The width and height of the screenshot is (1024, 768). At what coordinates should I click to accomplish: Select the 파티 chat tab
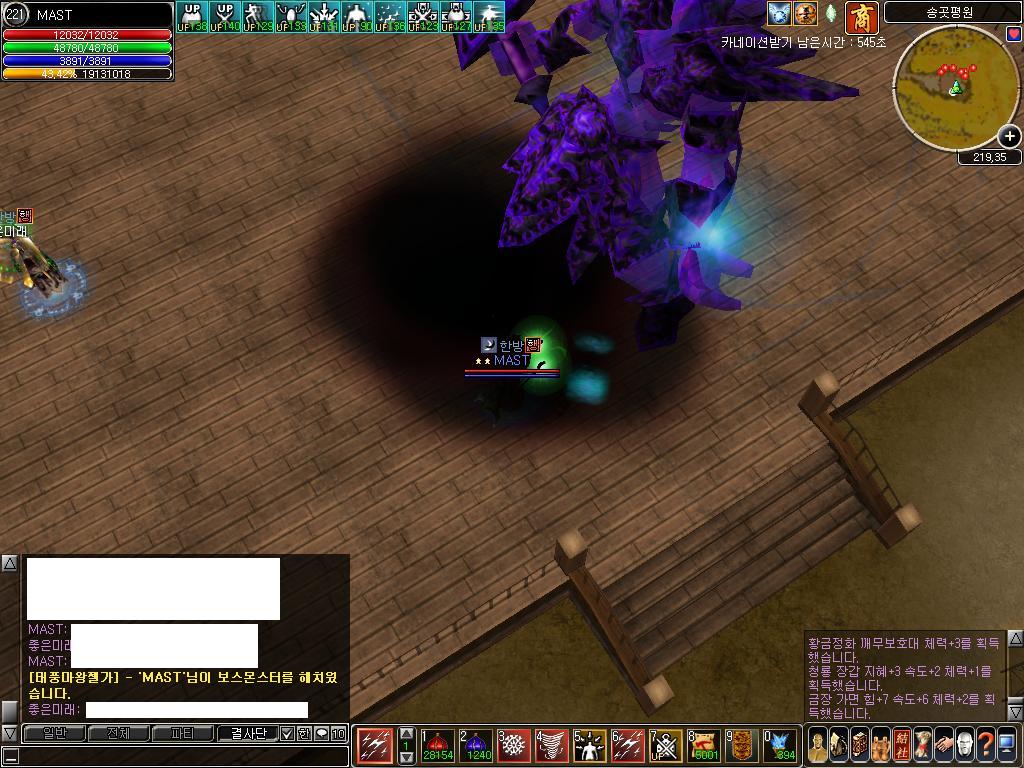click(182, 733)
